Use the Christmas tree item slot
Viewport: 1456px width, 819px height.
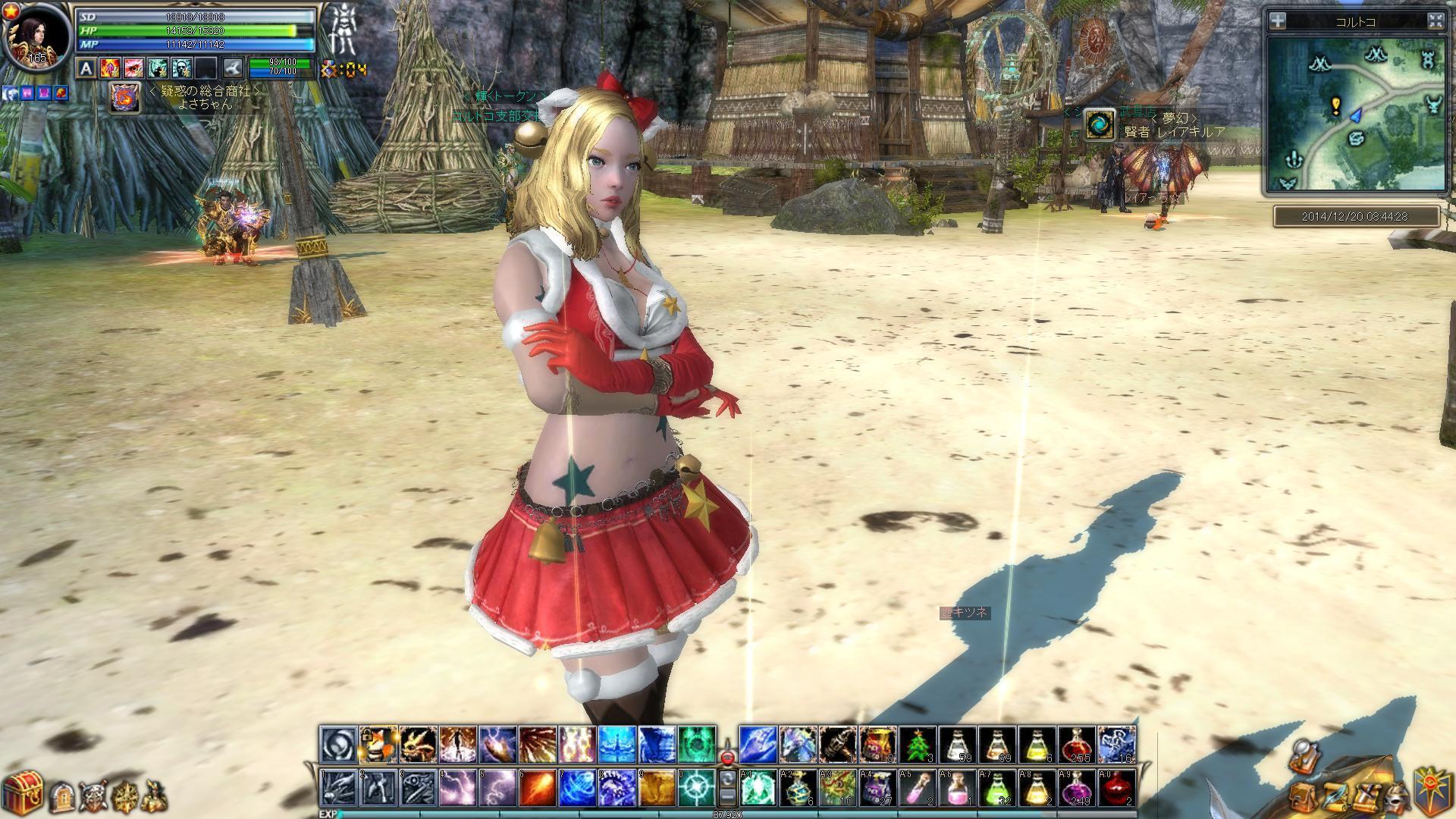[x=918, y=745]
